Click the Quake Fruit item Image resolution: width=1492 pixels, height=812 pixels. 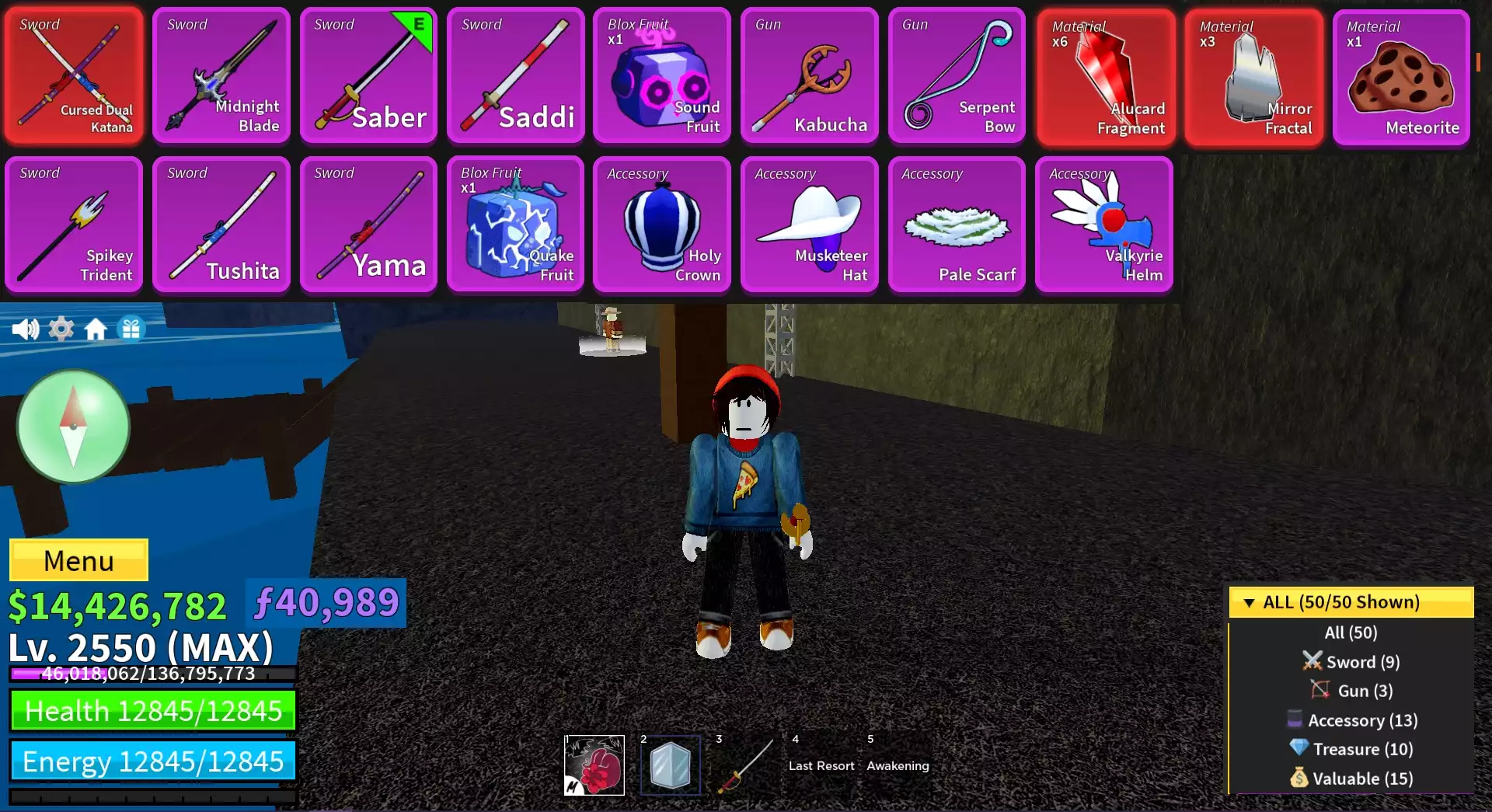click(515, 225)
